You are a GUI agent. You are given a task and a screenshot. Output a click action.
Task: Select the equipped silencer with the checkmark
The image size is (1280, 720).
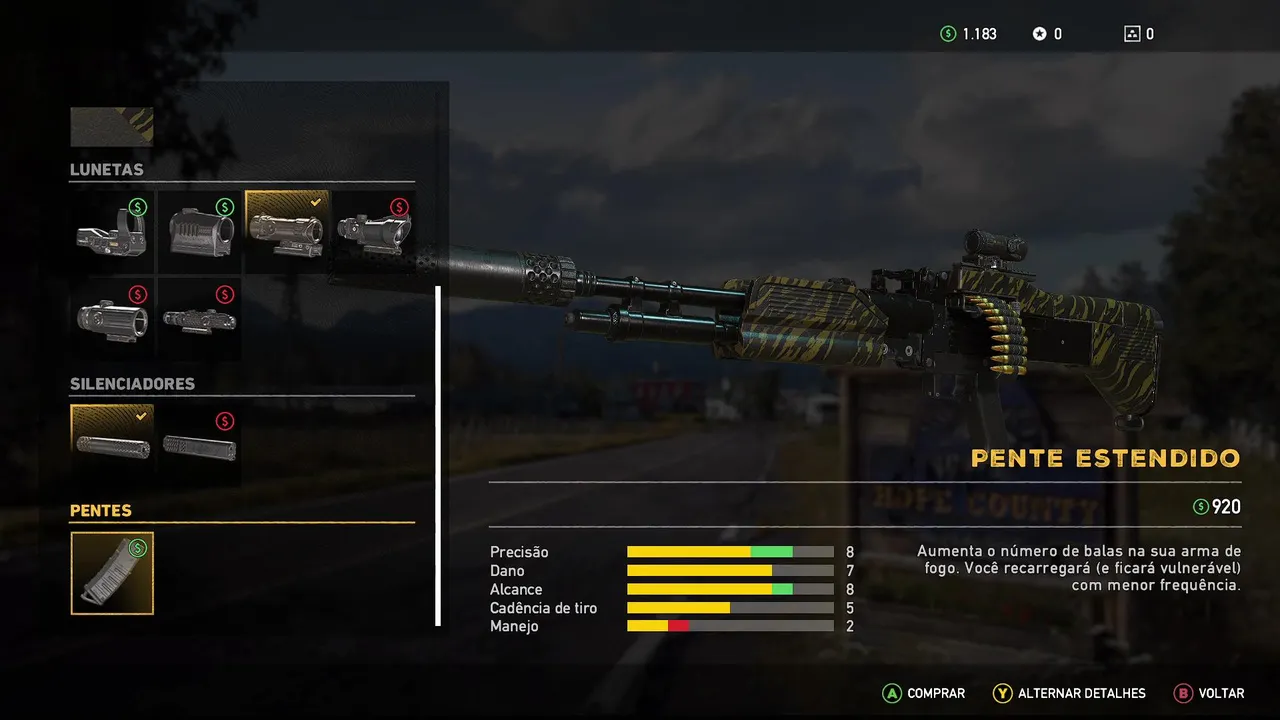112,444
